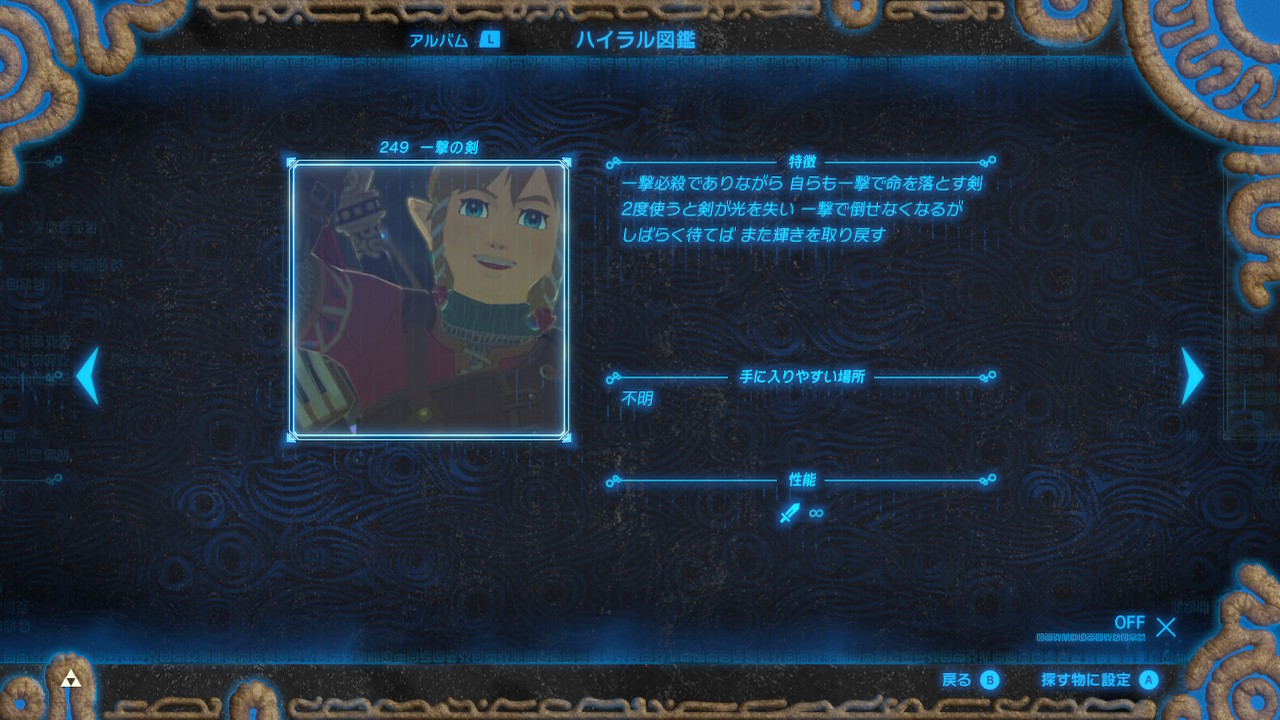Select the 戻る back option
Screen dimensions: 1280x720
tap(970, 680)
